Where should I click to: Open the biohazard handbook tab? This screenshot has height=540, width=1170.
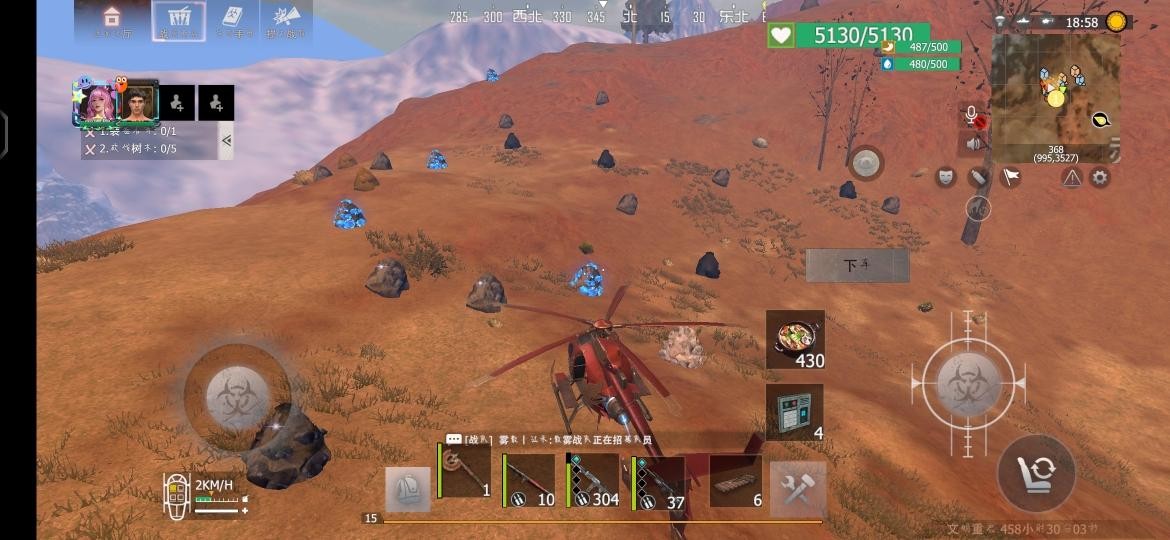click(x=232, y=19)
